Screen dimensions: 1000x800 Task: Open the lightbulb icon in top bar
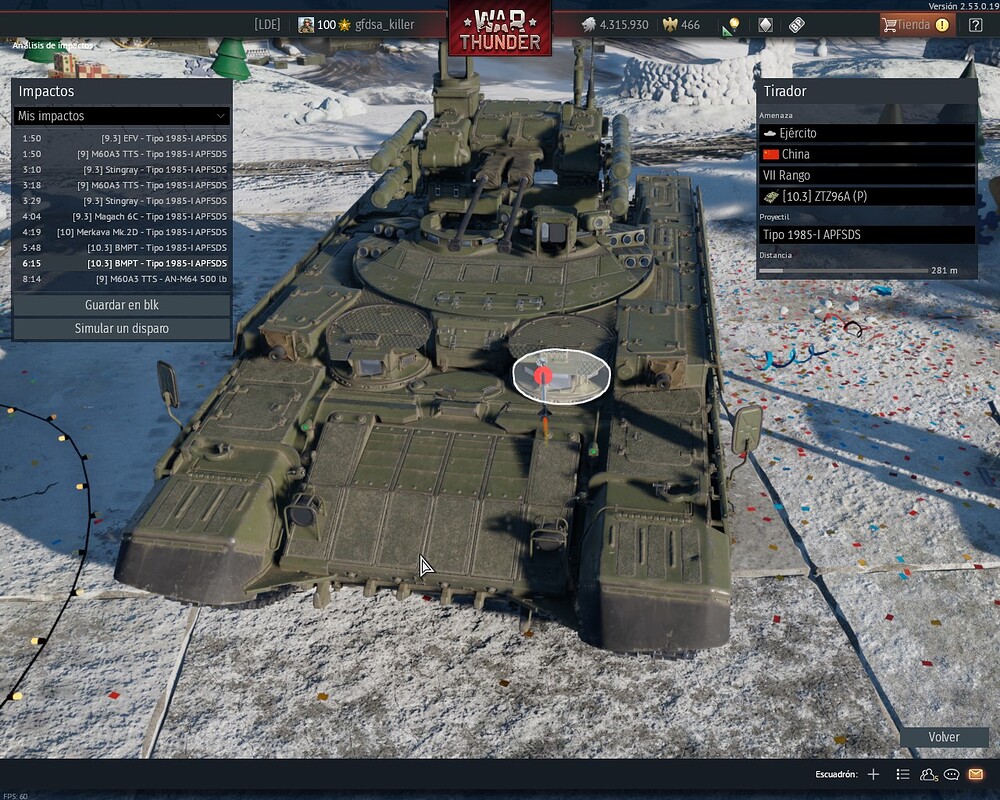pos(733,25)
